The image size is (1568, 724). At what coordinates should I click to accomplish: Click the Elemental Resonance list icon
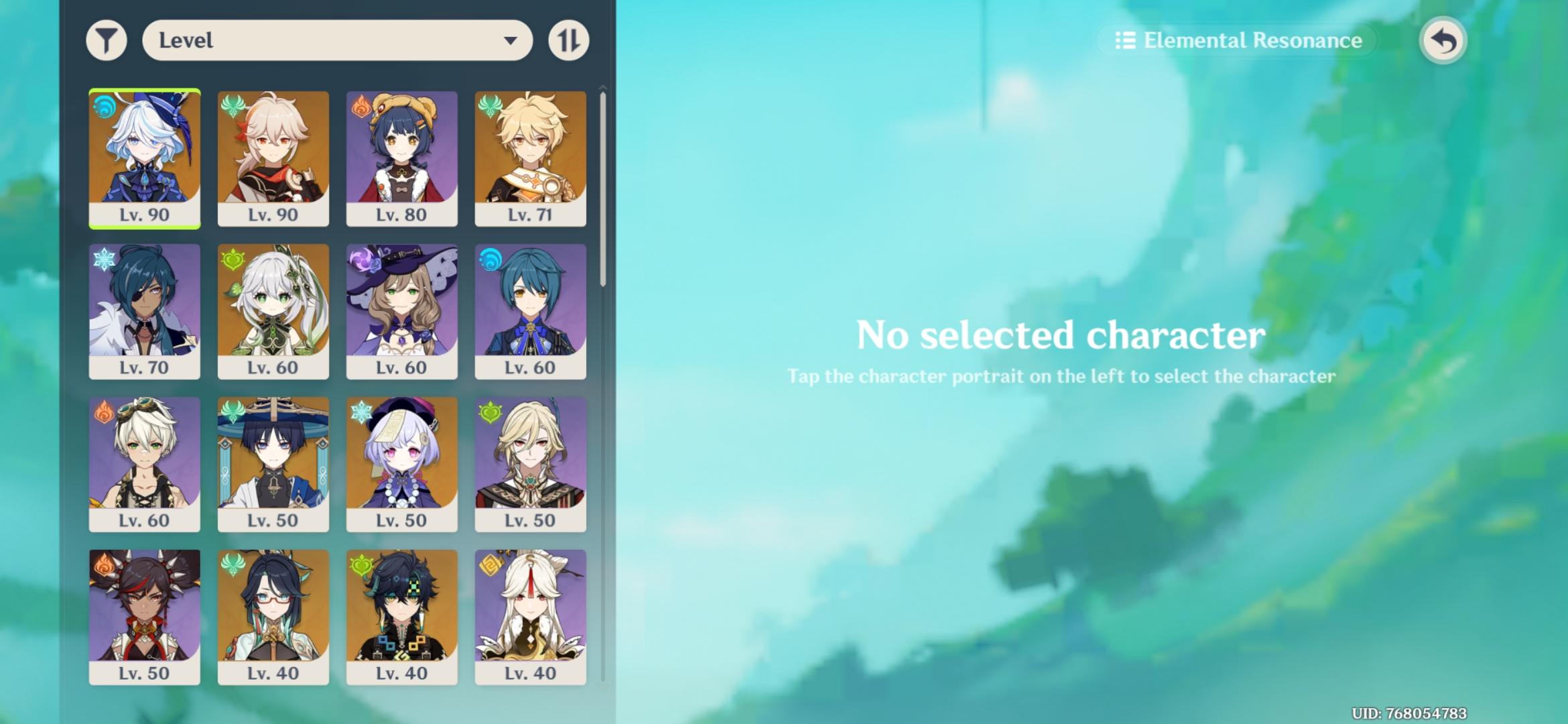1126,40
